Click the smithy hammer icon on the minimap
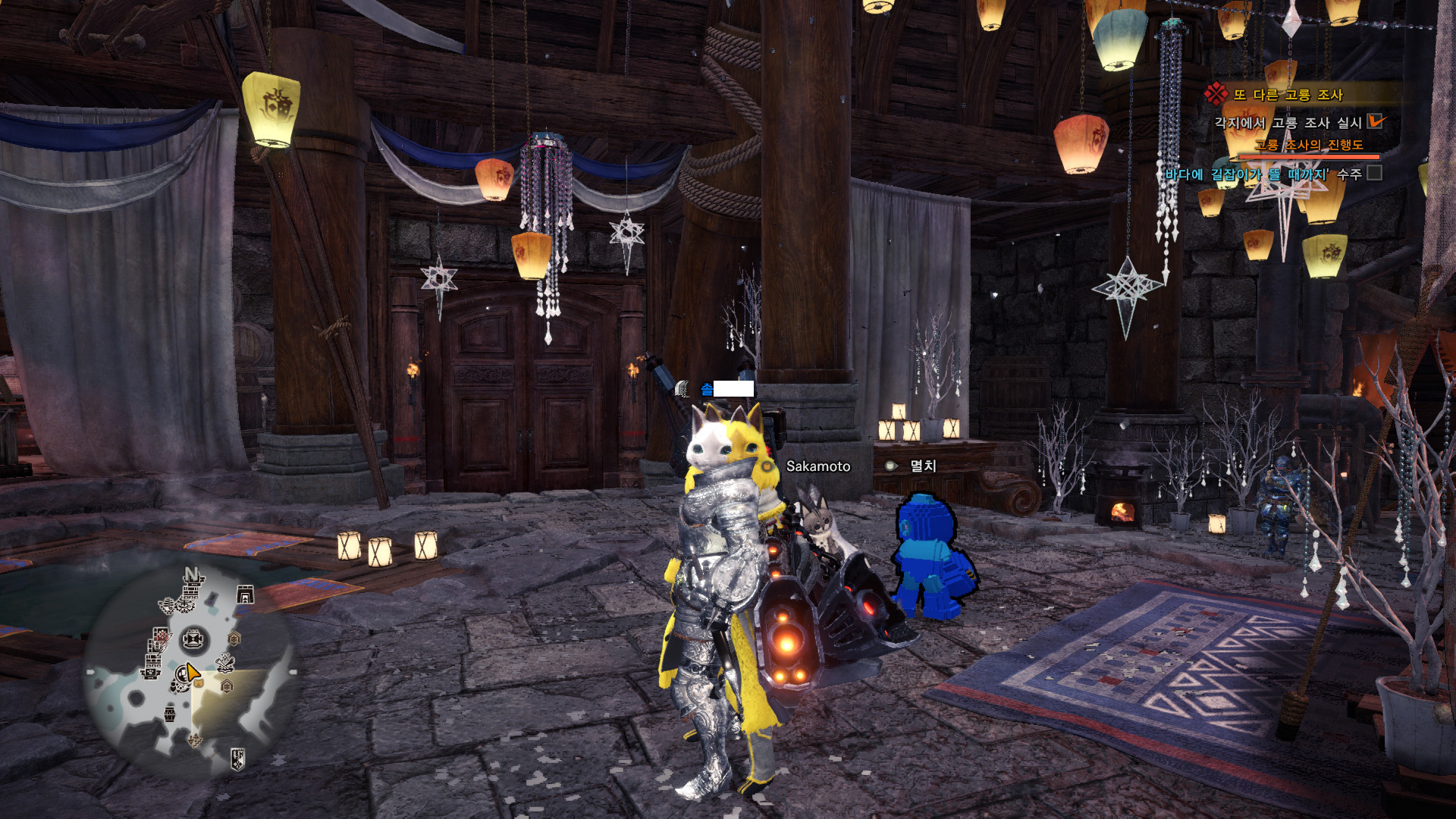1456x819 pixels. [225, 664]
